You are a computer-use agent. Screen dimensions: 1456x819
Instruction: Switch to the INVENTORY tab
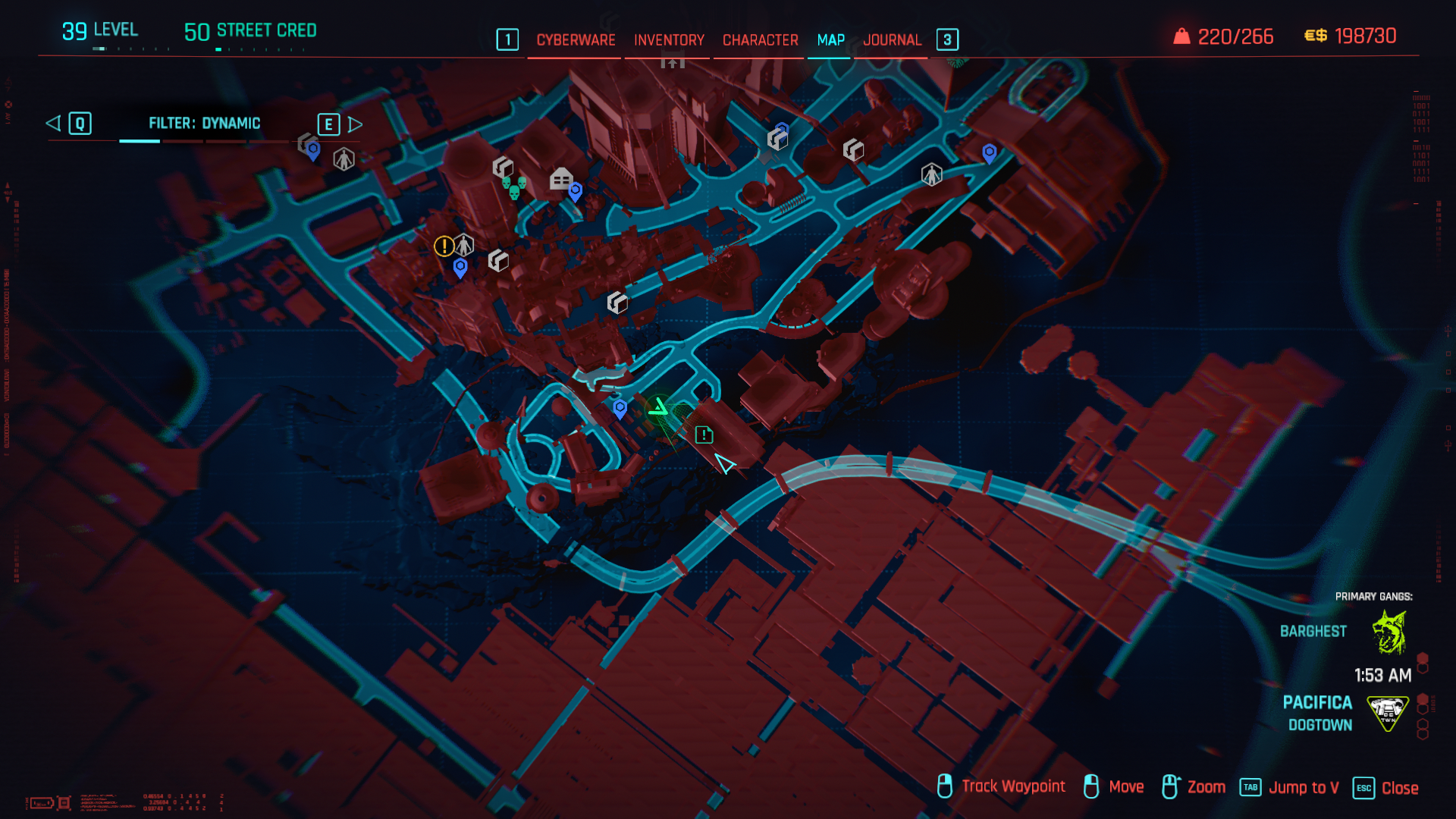click(x=668, y=39)
